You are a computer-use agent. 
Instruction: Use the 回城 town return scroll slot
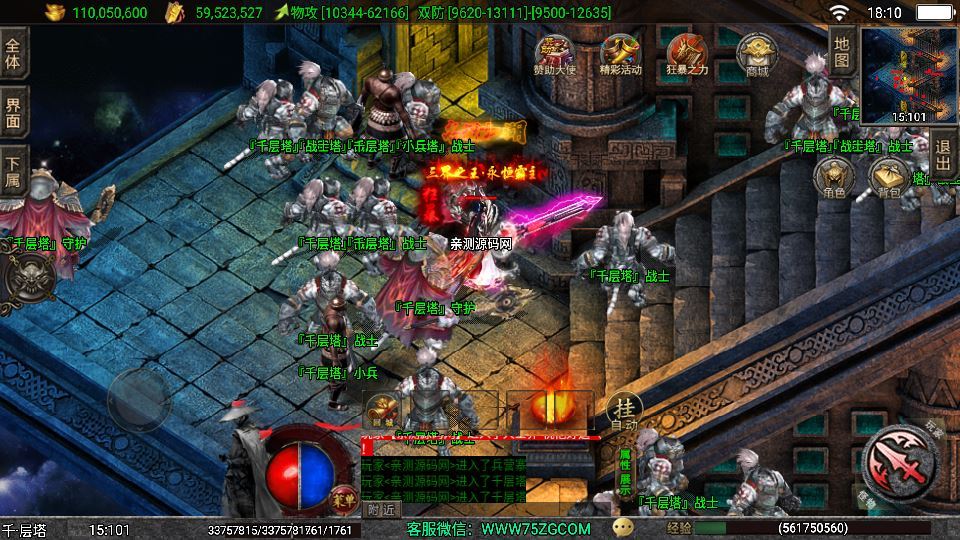point(384,409)
